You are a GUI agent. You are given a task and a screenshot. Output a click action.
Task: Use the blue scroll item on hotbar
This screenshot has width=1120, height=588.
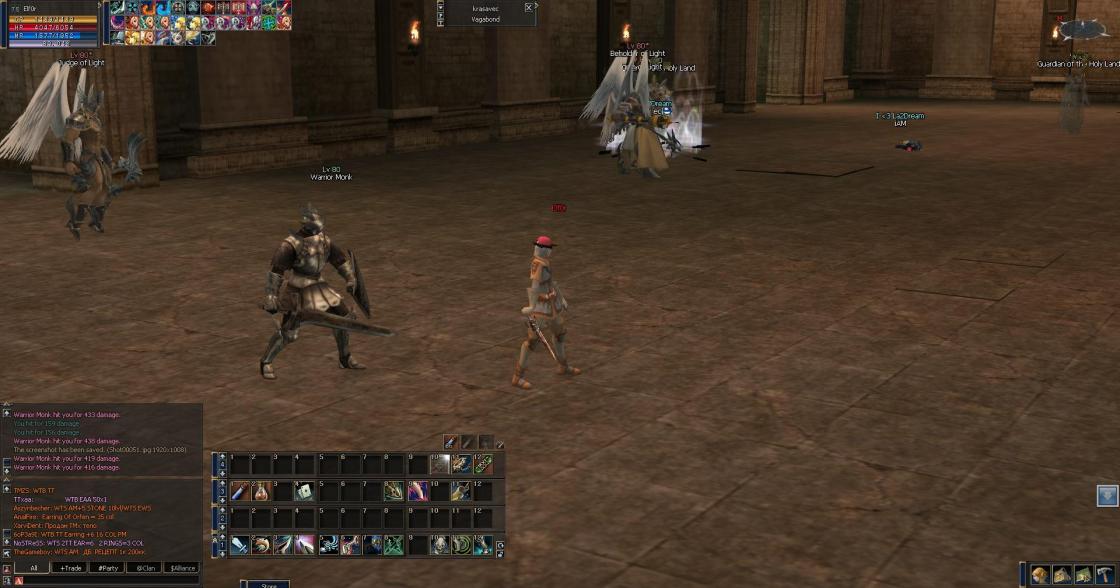[x=240, y=491]
